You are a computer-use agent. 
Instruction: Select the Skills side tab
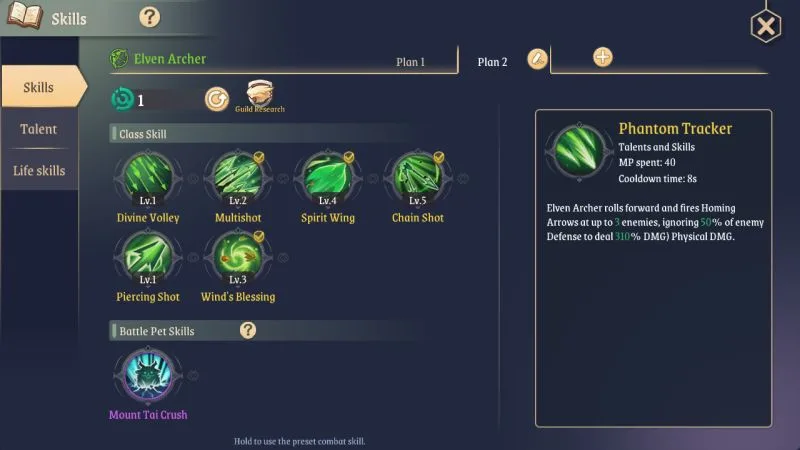39,88
